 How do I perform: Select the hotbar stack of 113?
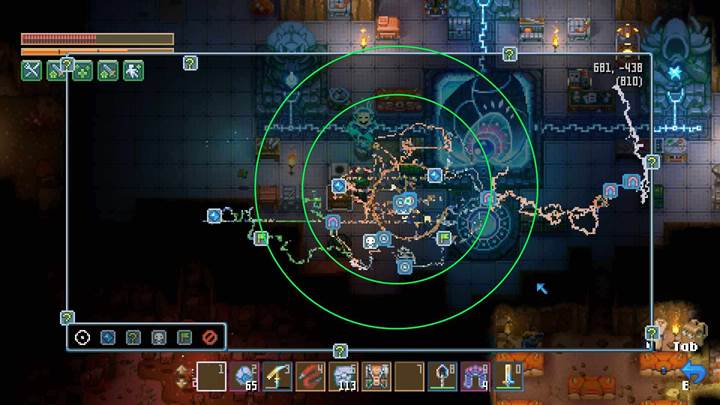343,377
